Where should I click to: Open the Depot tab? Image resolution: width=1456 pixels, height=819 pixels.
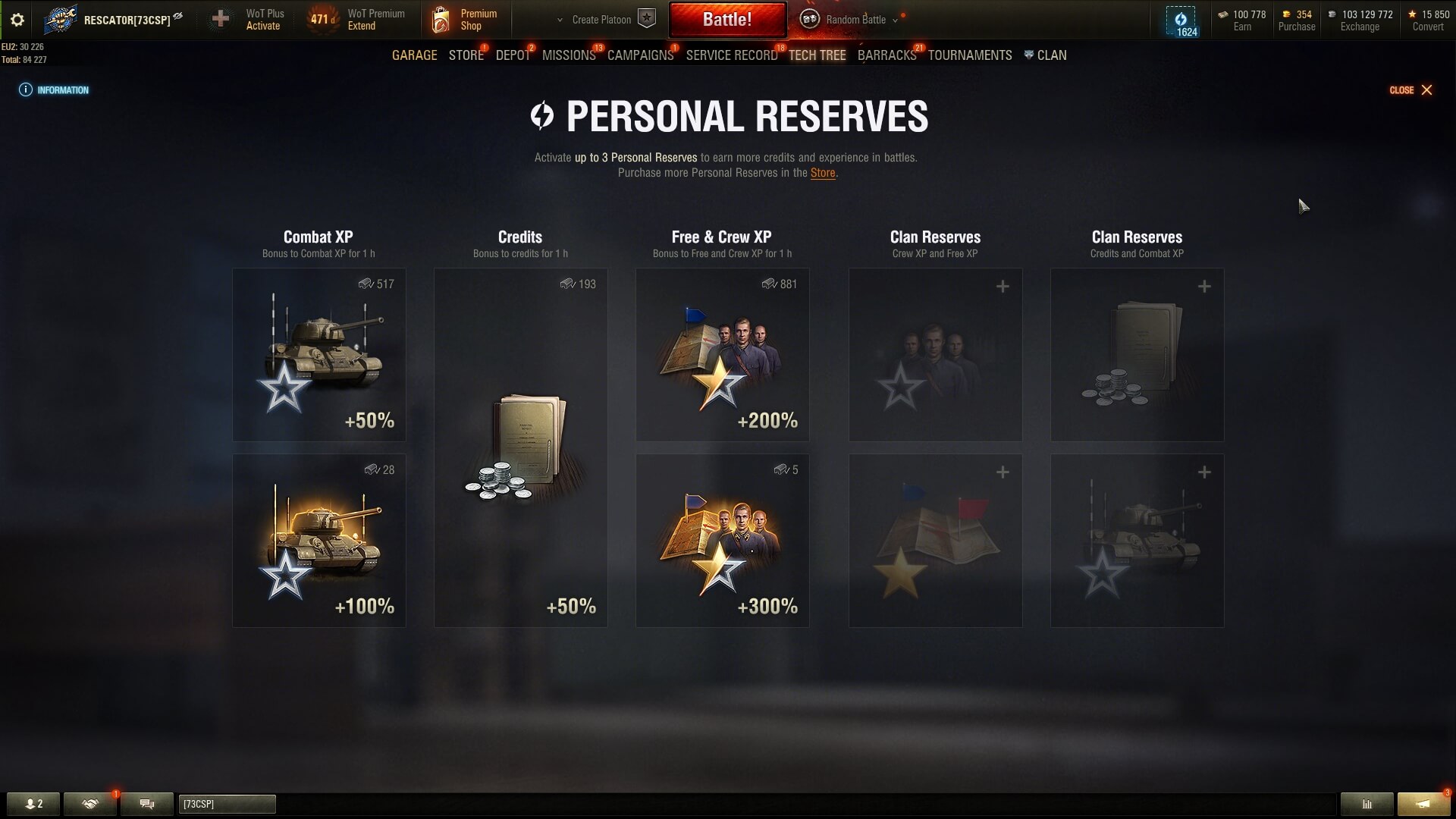coord(513,55)
